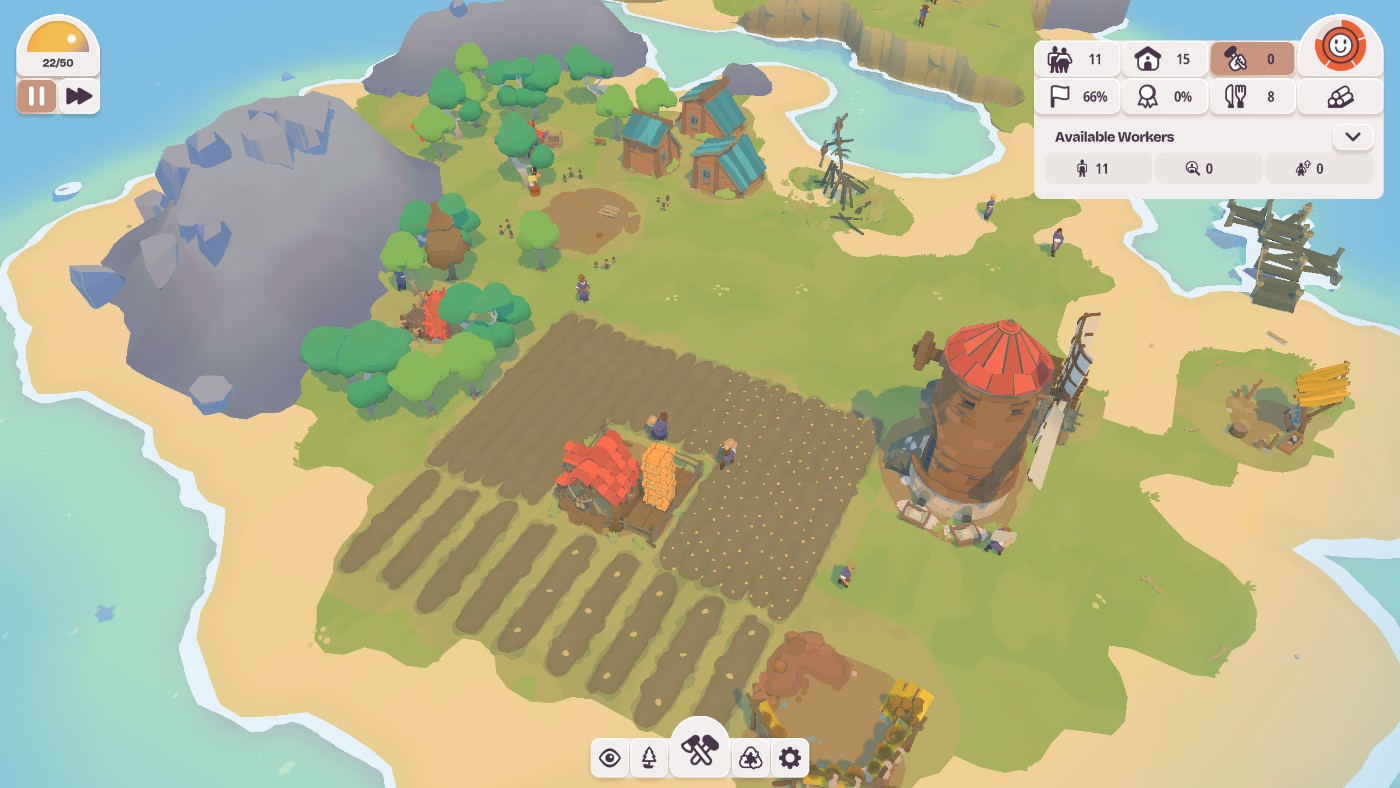Open the stacked logs resources panel
The height and width of the screenshot is (788, 1400).
(x=1340, y=97)
